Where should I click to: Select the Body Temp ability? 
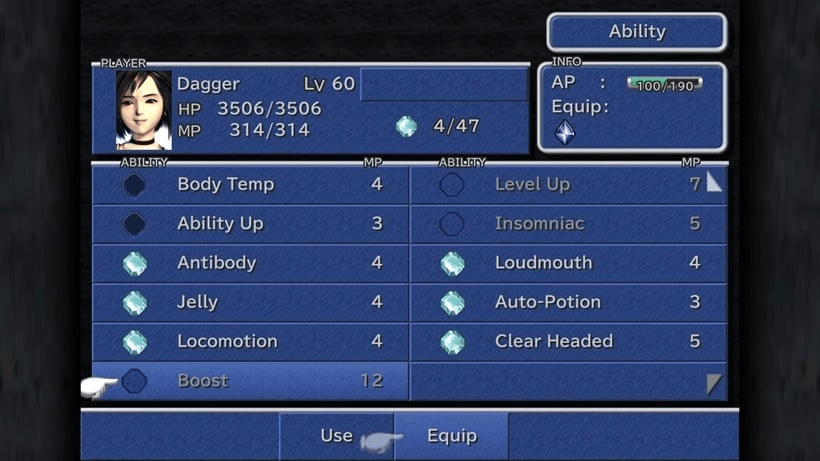click(250, 185)
